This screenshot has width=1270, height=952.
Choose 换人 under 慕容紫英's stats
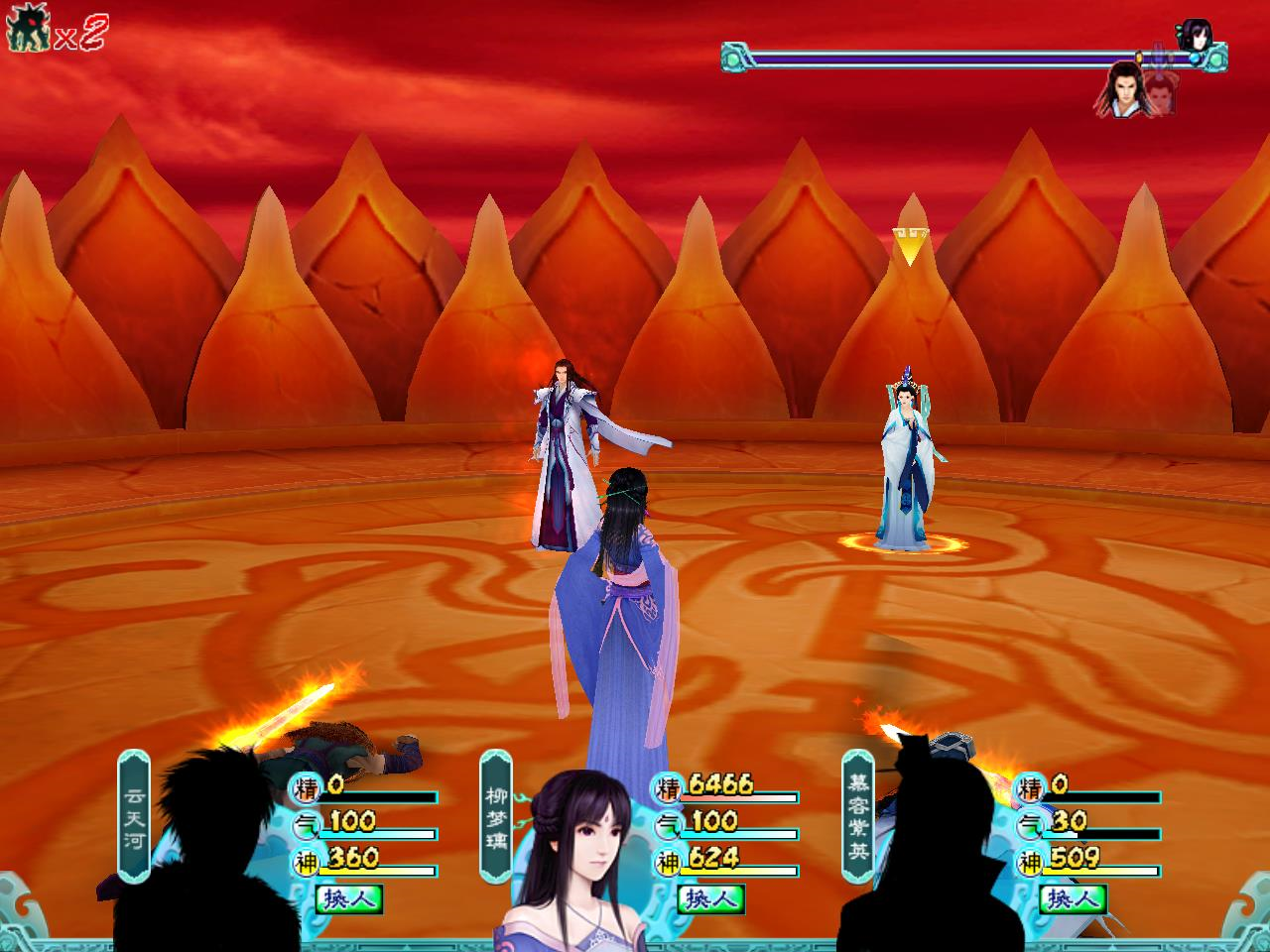pyautogui.click(x=1073, y=899)
